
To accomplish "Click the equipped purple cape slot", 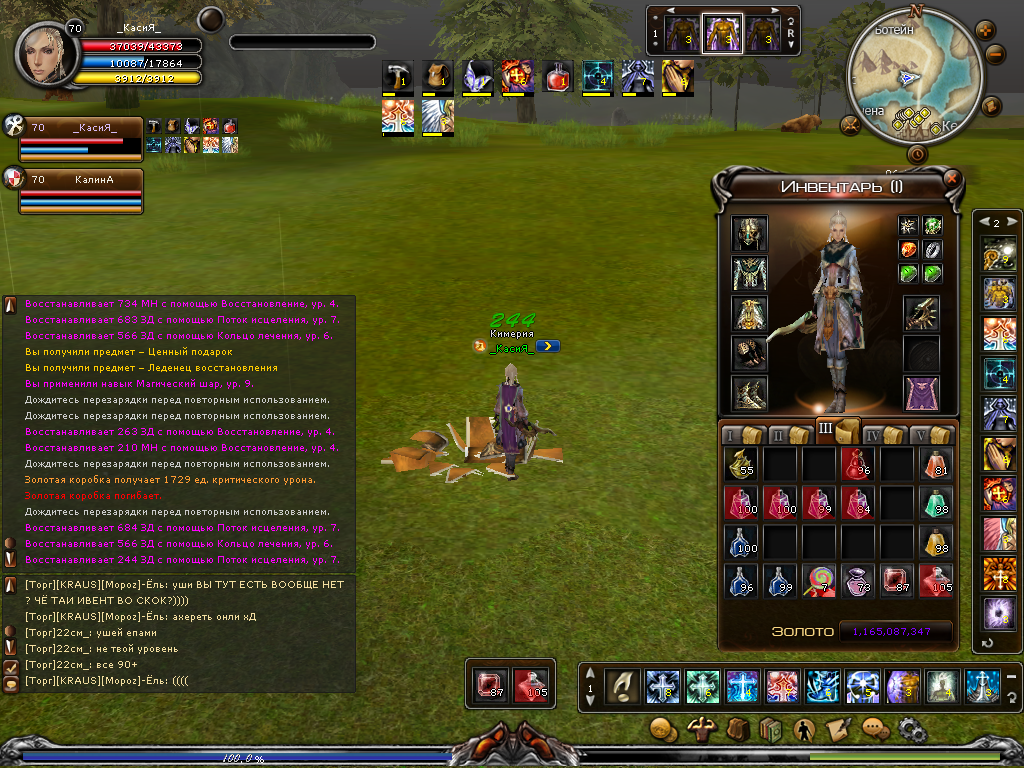I will tap(921, 394).
